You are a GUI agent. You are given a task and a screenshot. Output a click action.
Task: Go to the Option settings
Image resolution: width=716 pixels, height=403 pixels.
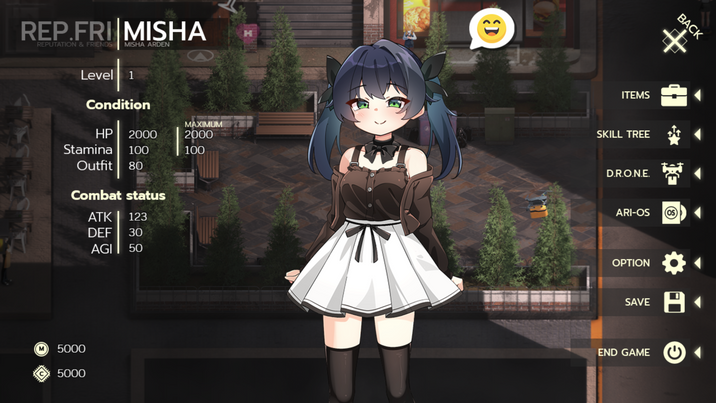tap(673, 263)
